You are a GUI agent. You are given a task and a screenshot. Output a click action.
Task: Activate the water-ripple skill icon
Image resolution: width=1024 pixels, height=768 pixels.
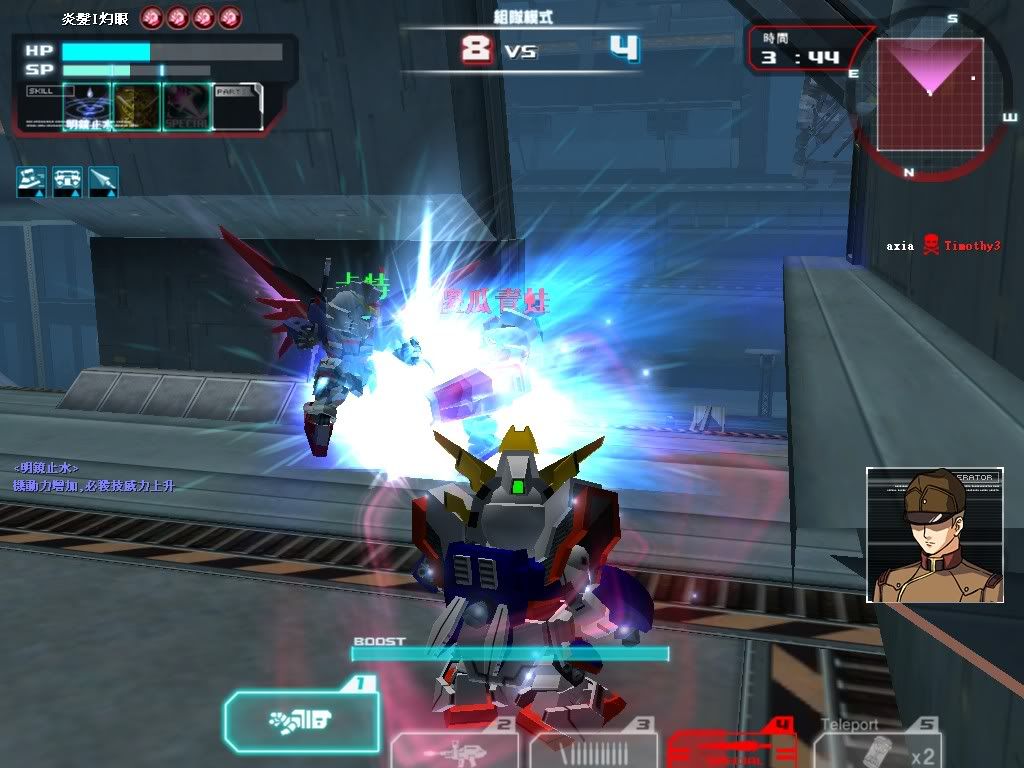click(87, 106)
